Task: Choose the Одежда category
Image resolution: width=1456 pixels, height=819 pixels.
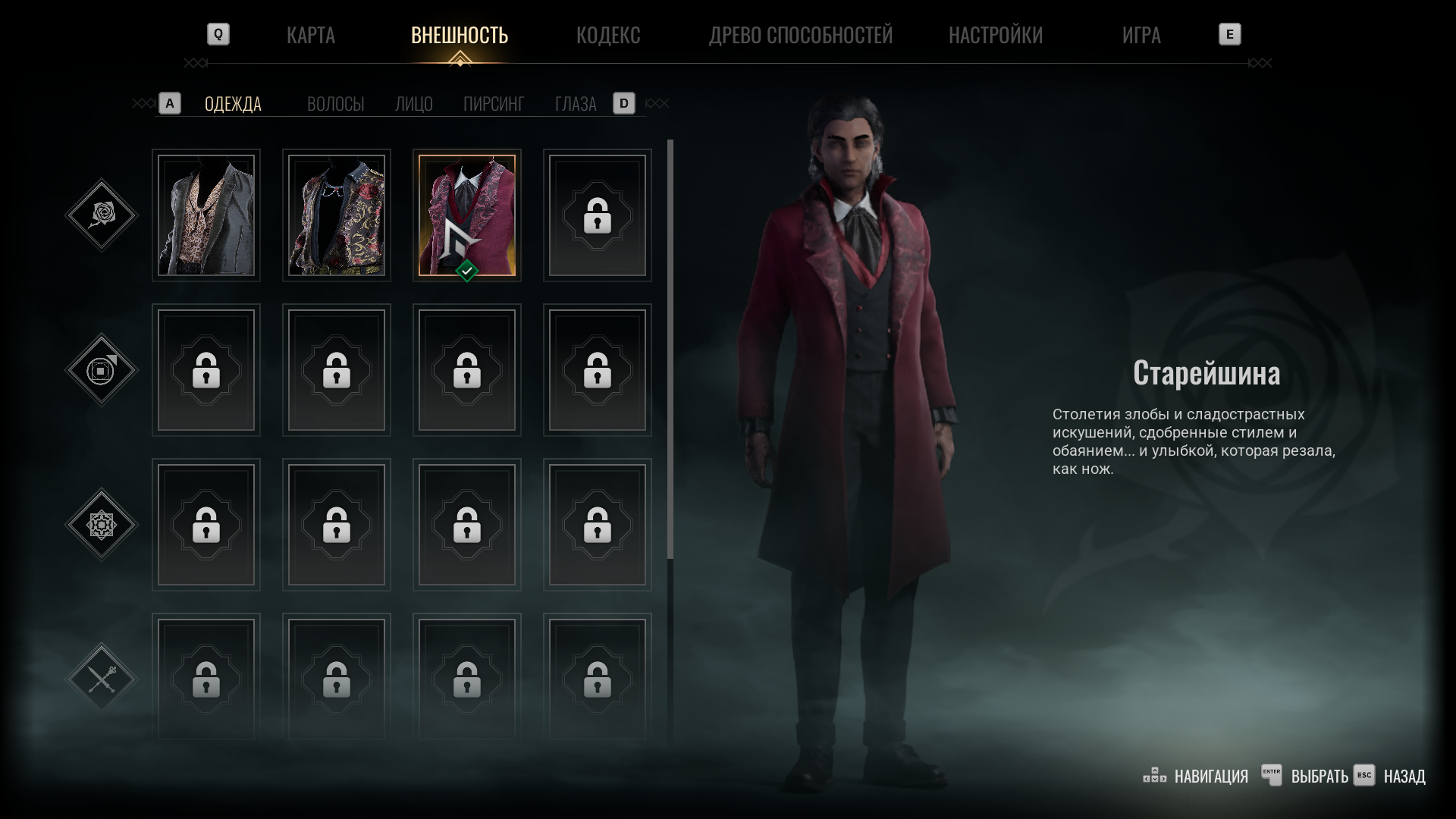Action: point(233,104)
